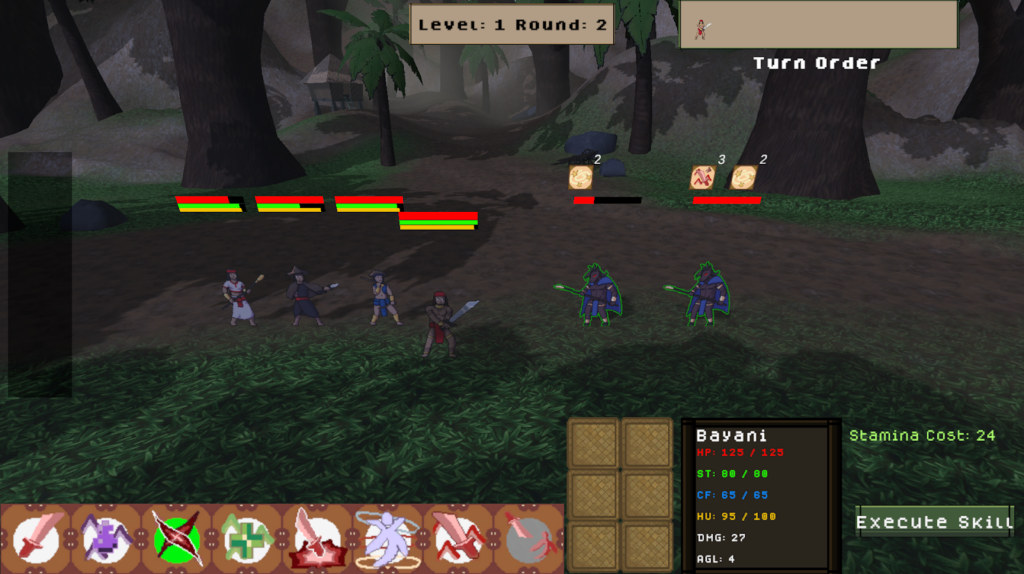Activate the red slash skill on green circle
Image resolution: width=1024 pixels, height=574 pixels.
pyautogui.click(x=177, y=538)
